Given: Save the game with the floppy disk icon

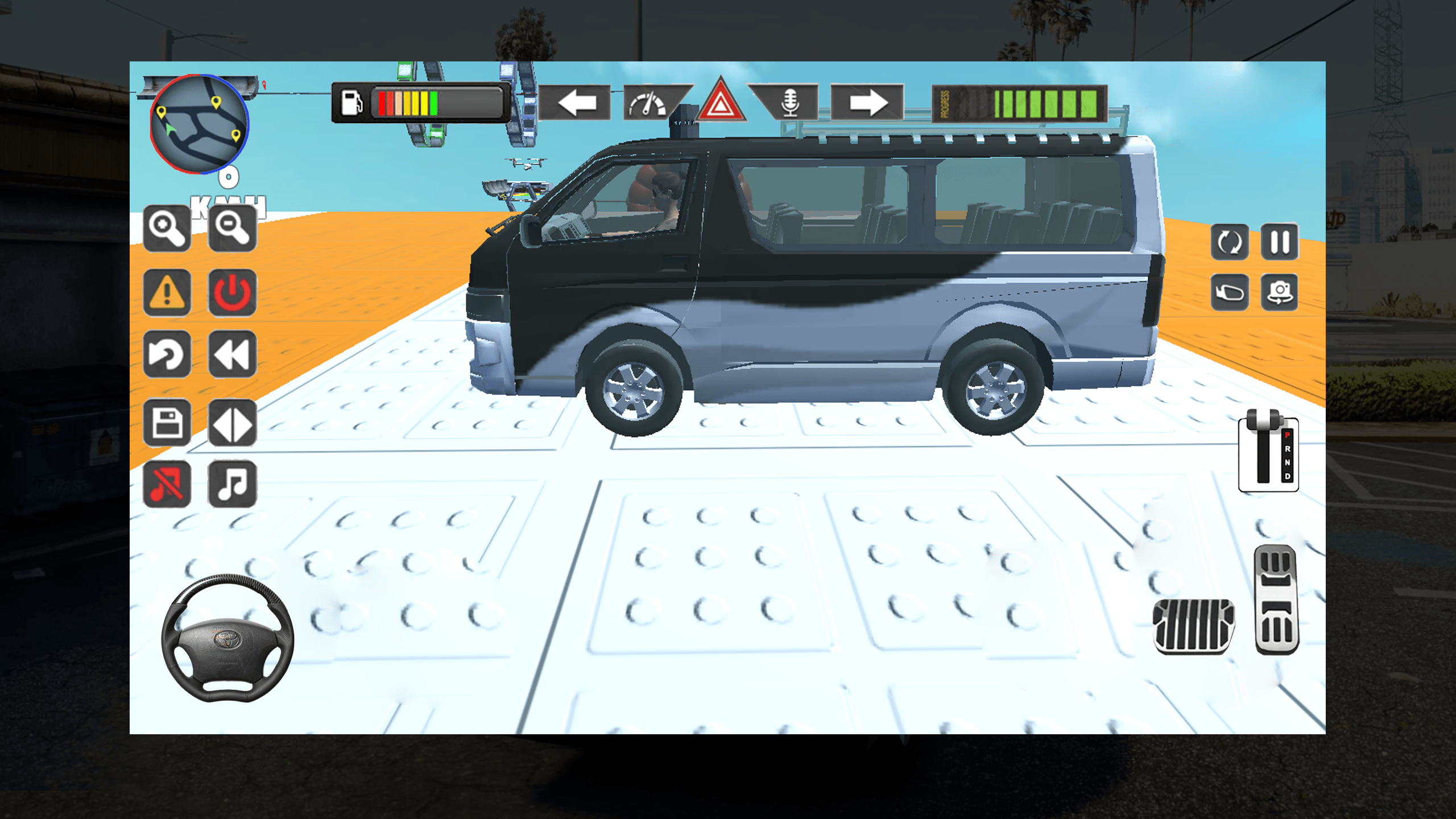Looking at the screenshot, I should pyautogui.click(x=167, y=423).
